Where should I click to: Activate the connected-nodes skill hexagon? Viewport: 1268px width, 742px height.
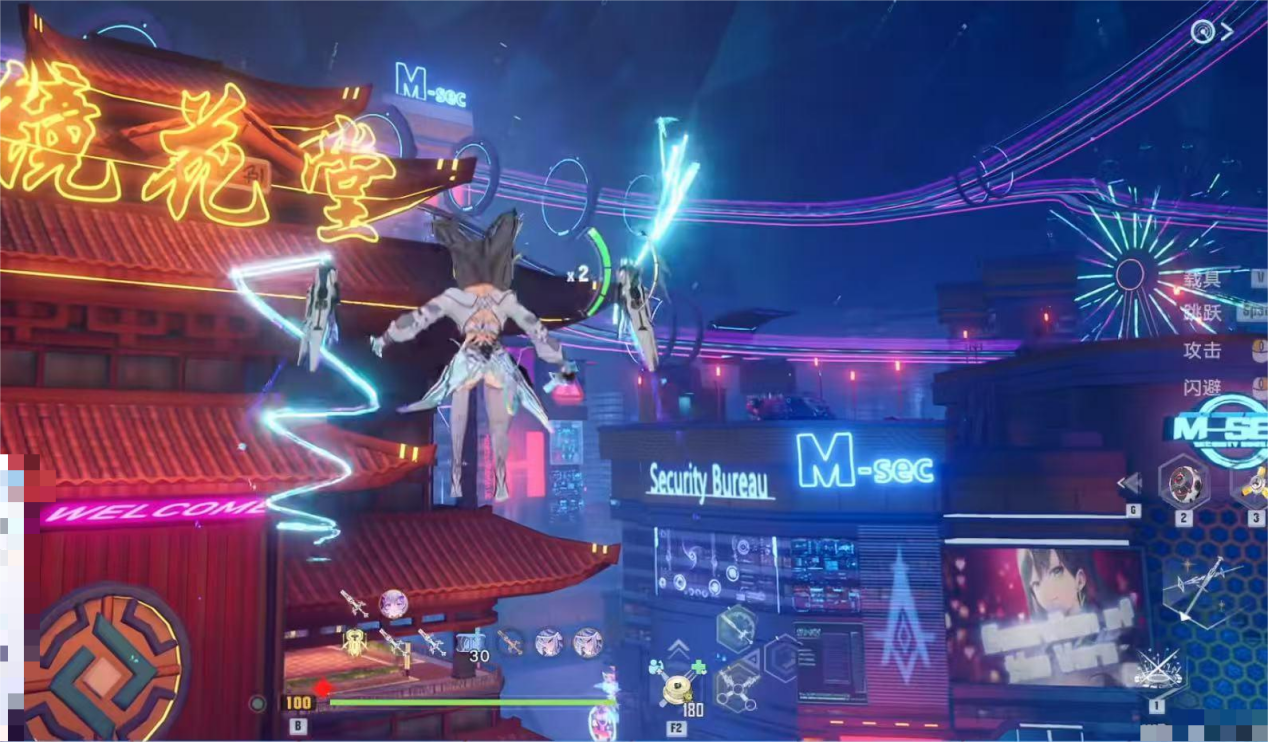738,685
